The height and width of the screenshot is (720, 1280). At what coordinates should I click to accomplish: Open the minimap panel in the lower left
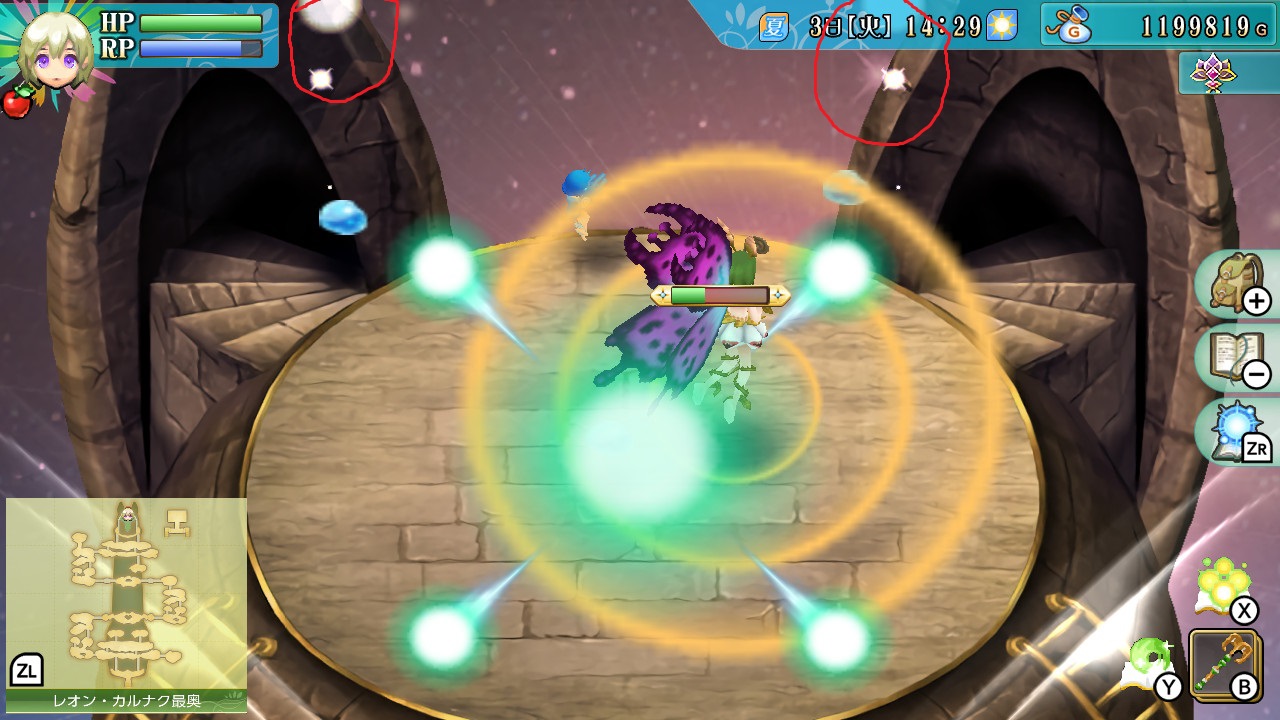pyautogui.click(x=125, y=580)
